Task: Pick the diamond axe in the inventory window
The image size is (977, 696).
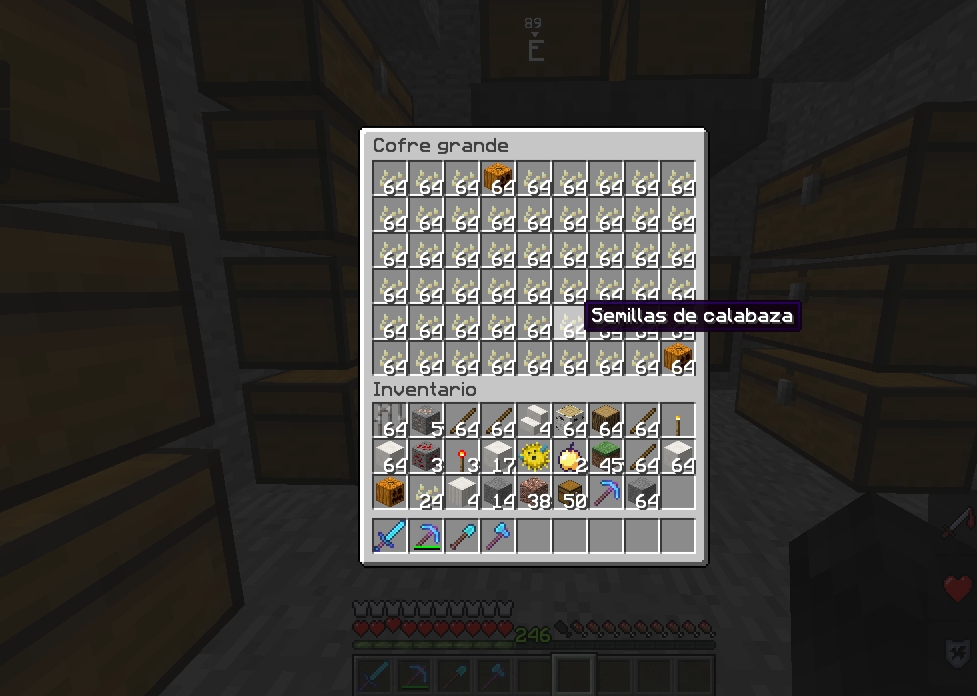Action: point(498,536)
